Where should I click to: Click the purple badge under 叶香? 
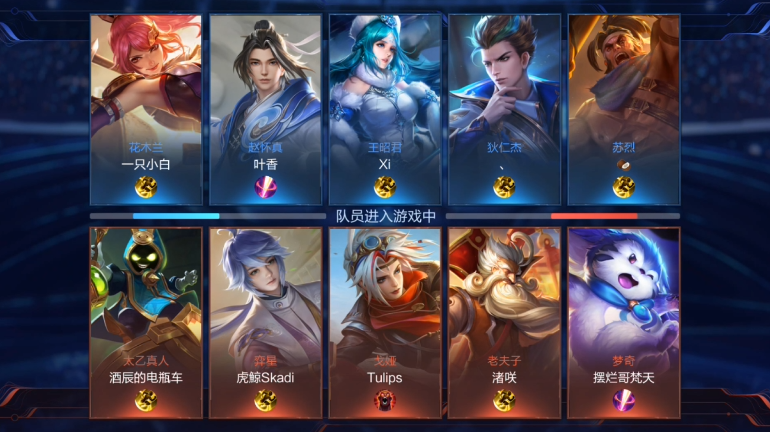point(265,186)
